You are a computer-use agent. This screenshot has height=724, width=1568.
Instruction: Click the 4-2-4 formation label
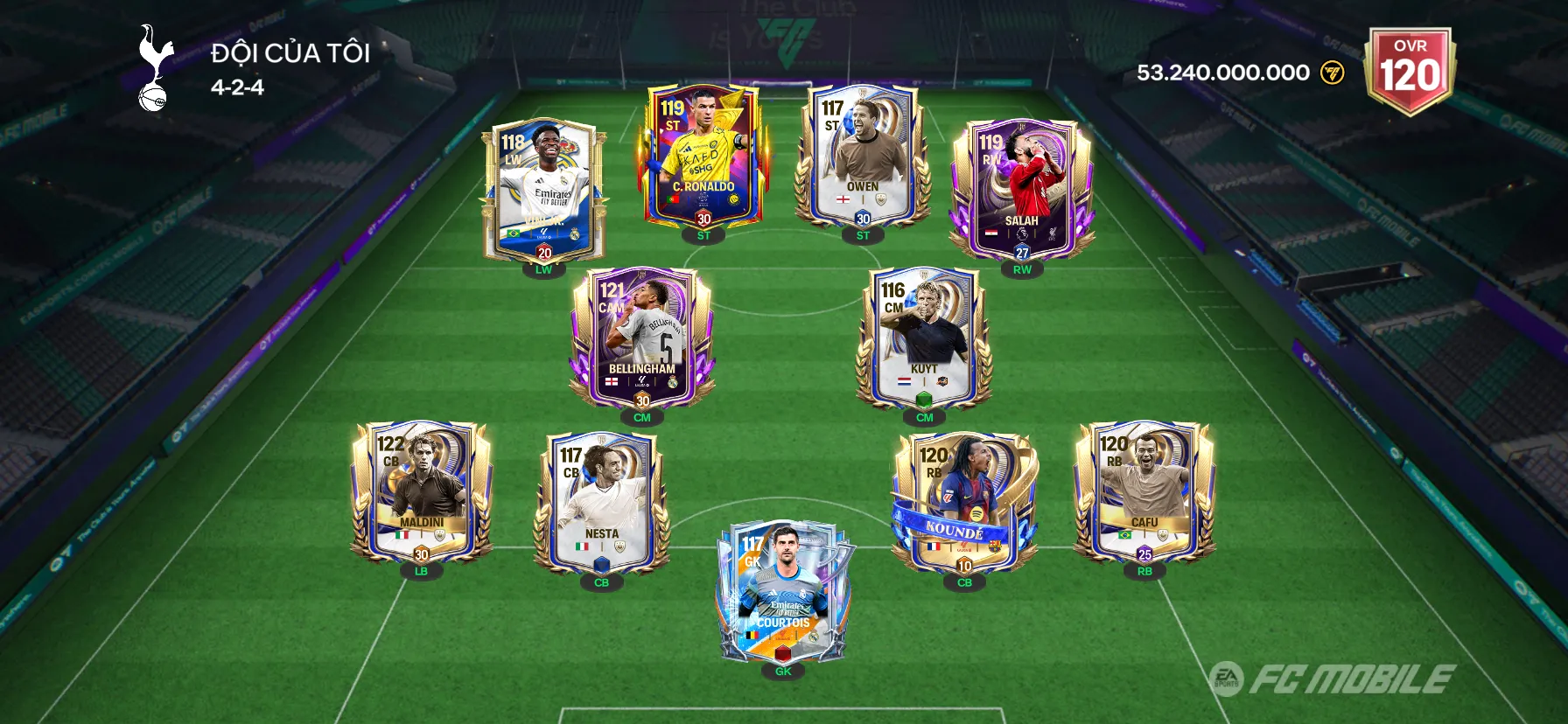[x=237, y=87]
